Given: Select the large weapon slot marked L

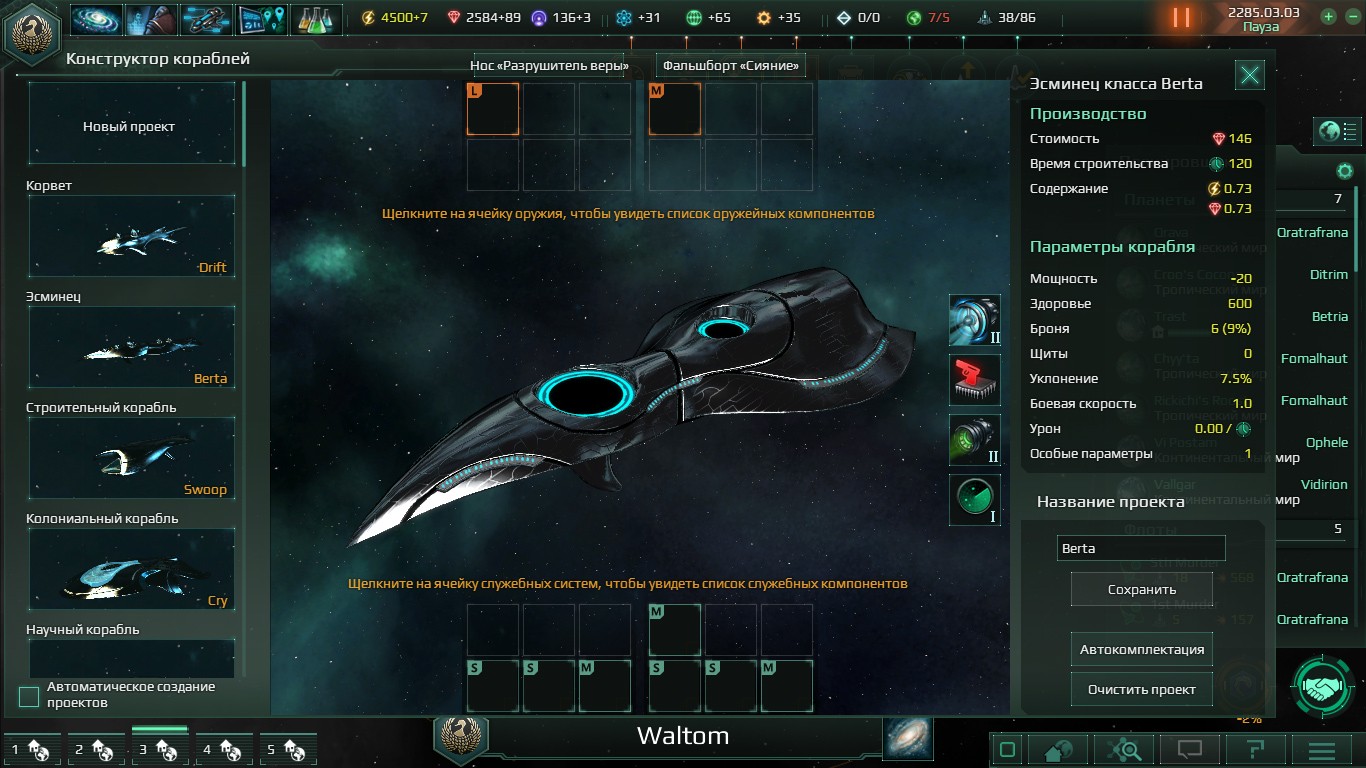Looking at the screenshot, I should coord(493,109).
